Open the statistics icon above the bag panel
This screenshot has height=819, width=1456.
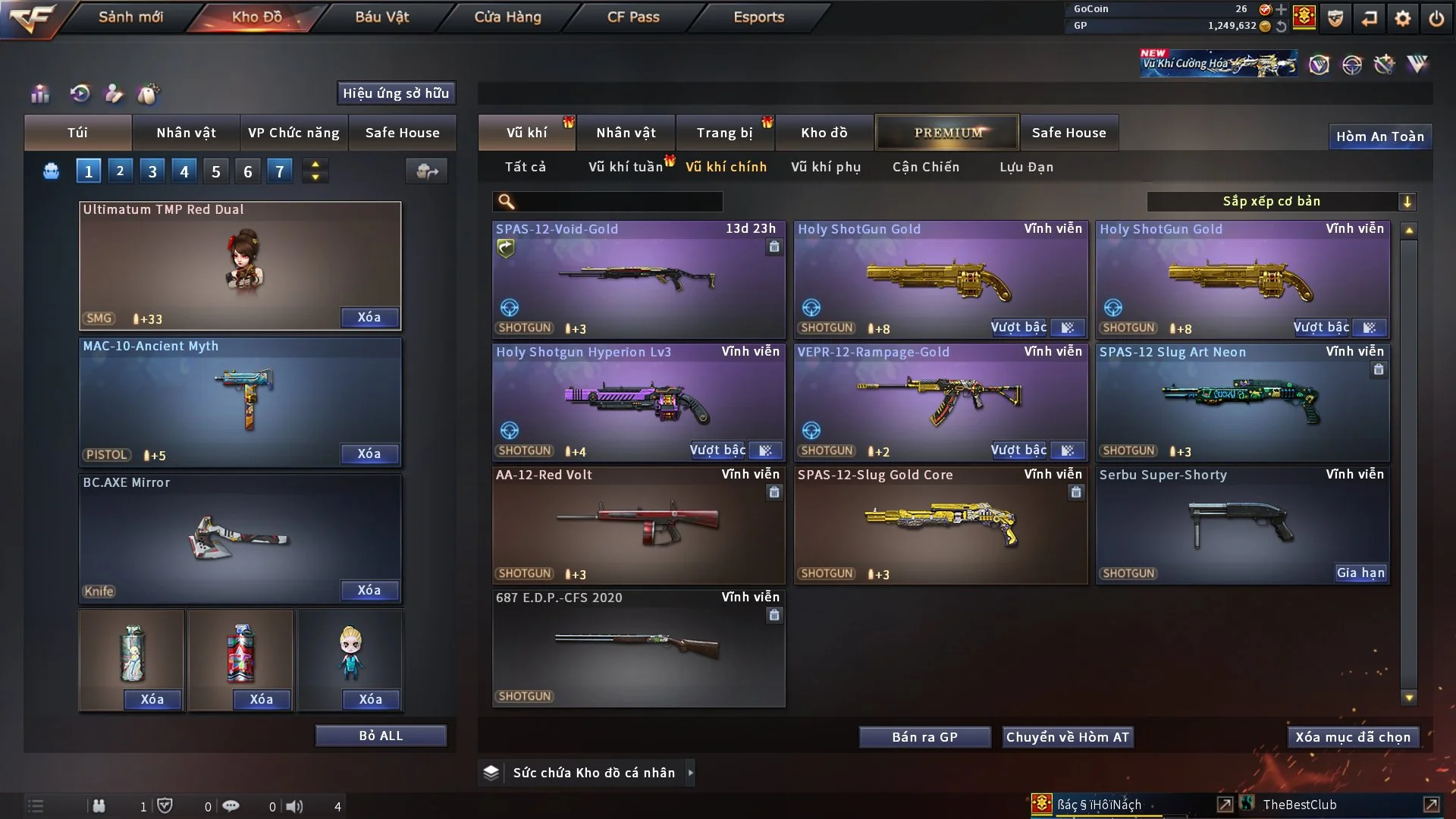(39, 93)
